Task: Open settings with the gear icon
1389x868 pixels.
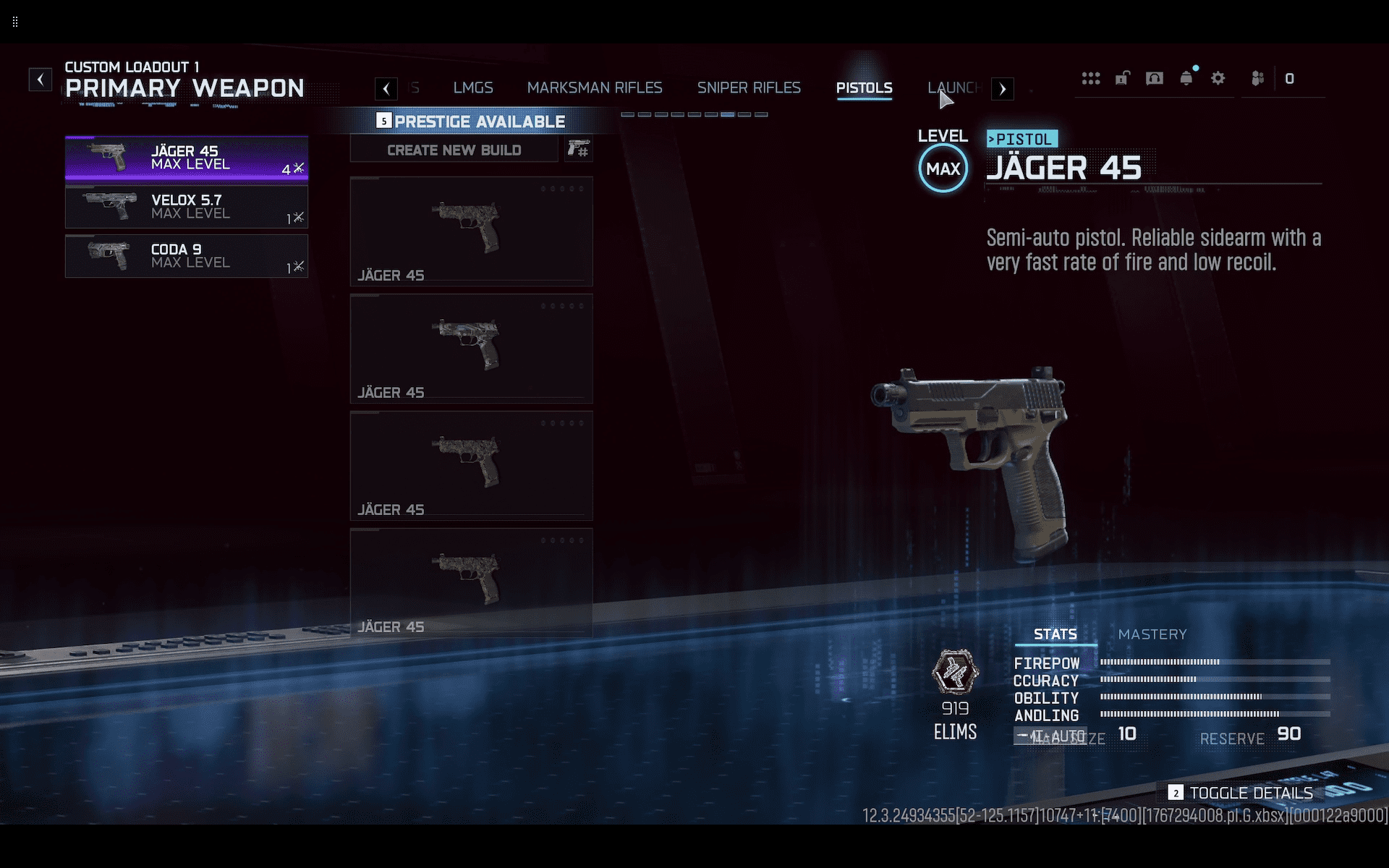Action: click(1218, 78)
